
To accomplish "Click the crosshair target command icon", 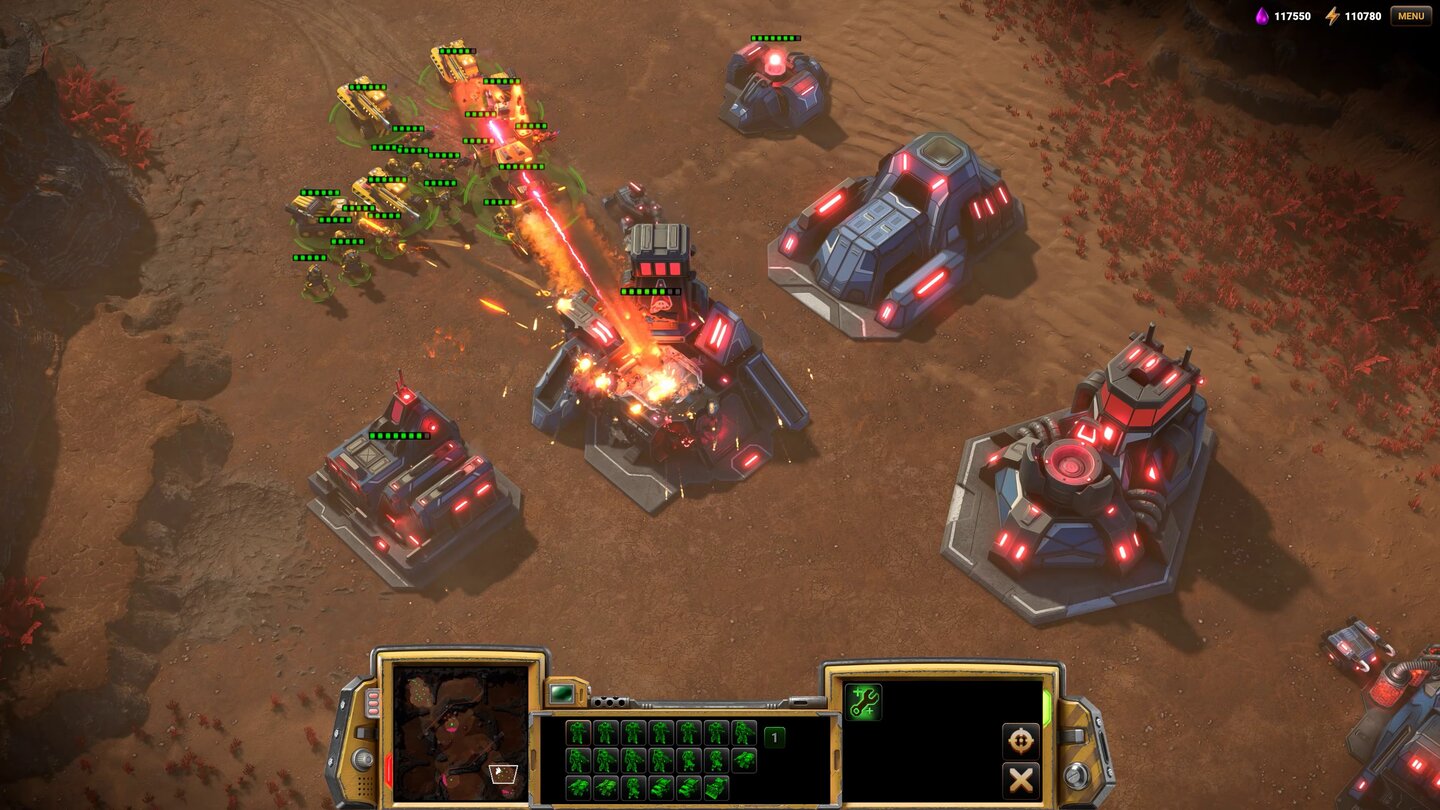I will click(x=1021, y=741).
